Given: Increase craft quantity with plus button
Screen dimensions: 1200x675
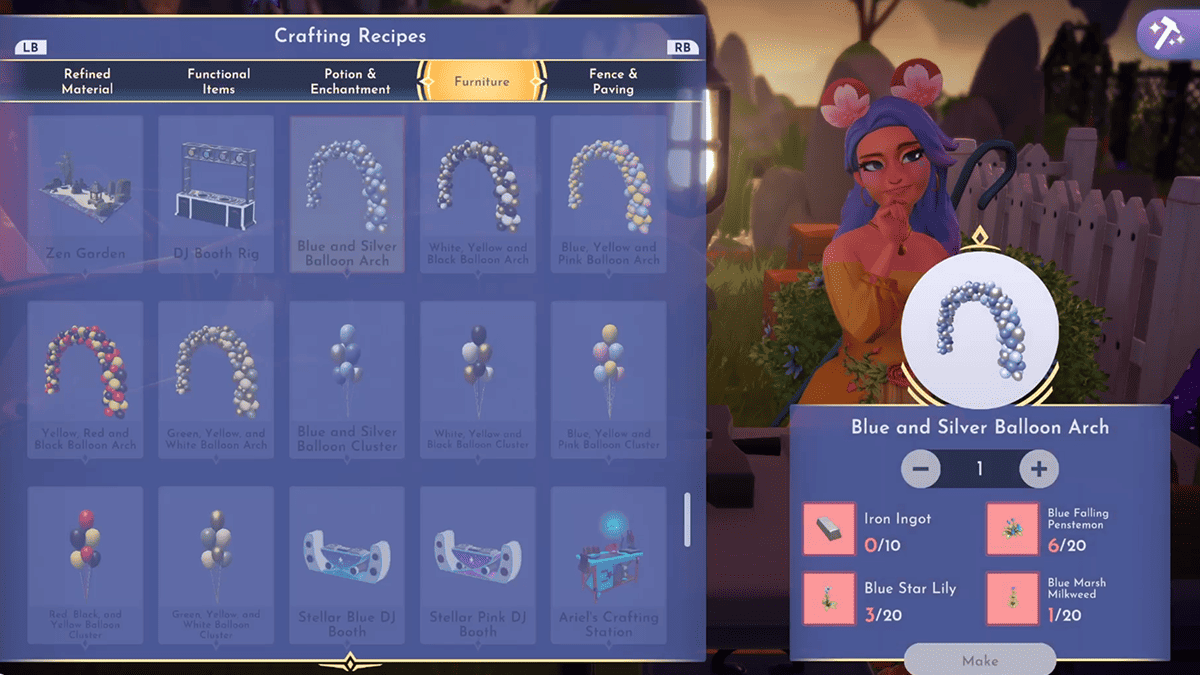Looking at the screenshot, I should coord(1039,469).
